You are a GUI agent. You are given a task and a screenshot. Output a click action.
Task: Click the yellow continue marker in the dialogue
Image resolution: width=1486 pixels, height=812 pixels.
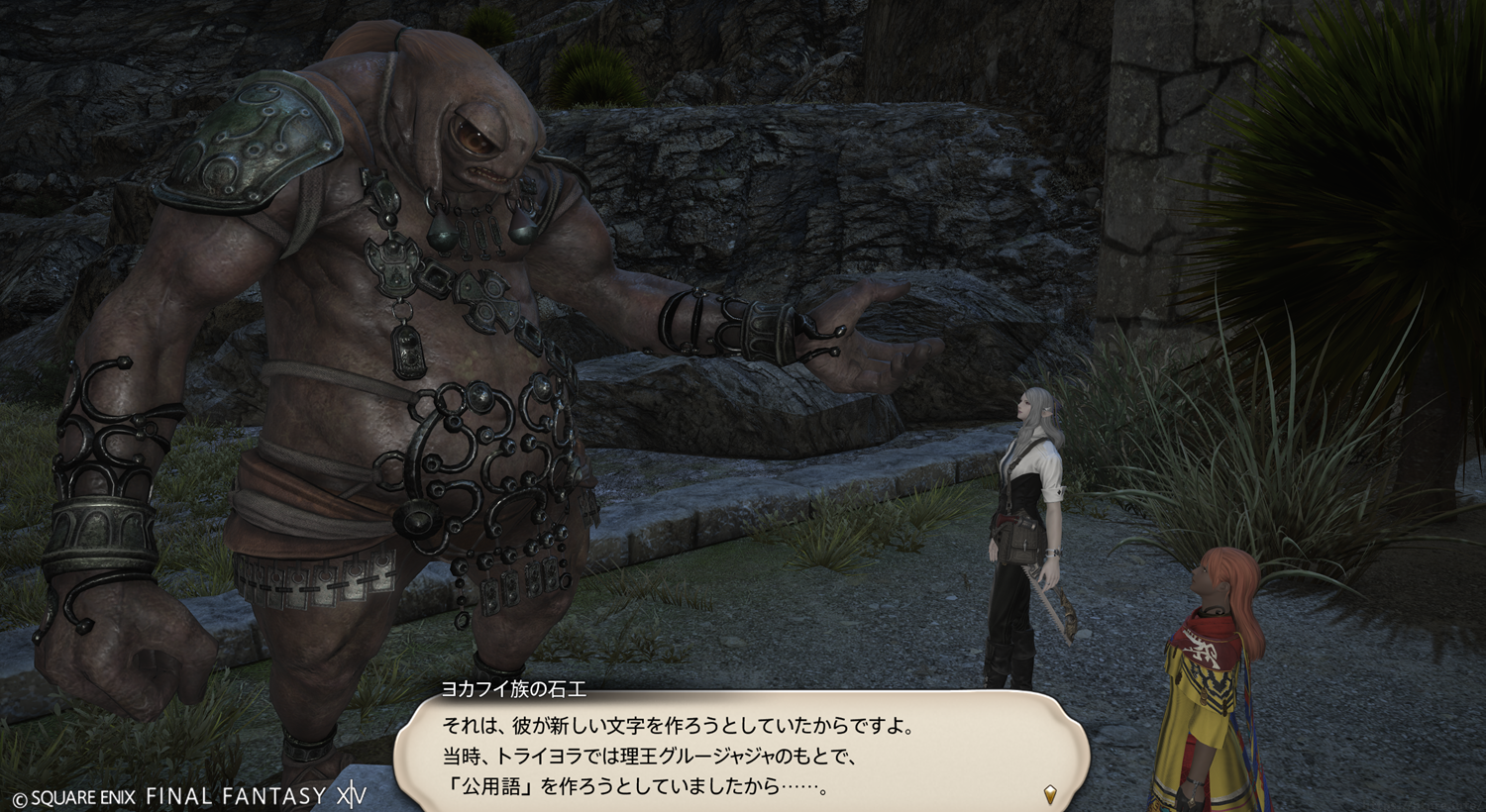coord(1050,794)
